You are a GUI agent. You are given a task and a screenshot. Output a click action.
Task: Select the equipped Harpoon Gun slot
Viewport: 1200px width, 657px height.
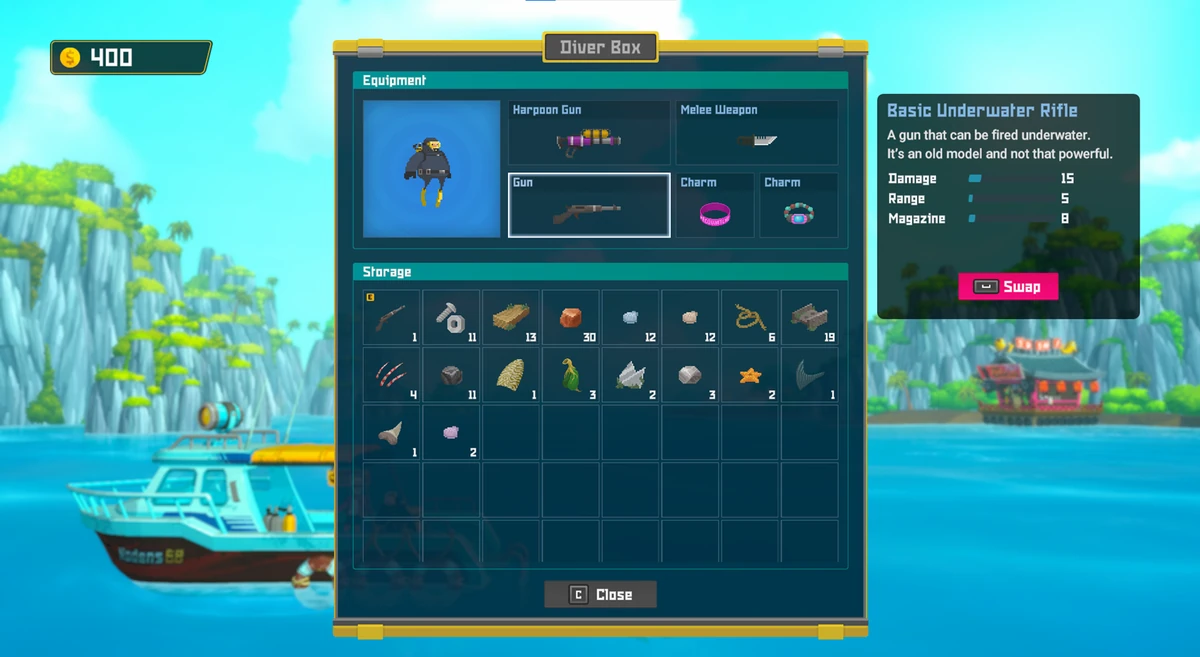coord(589,132)
